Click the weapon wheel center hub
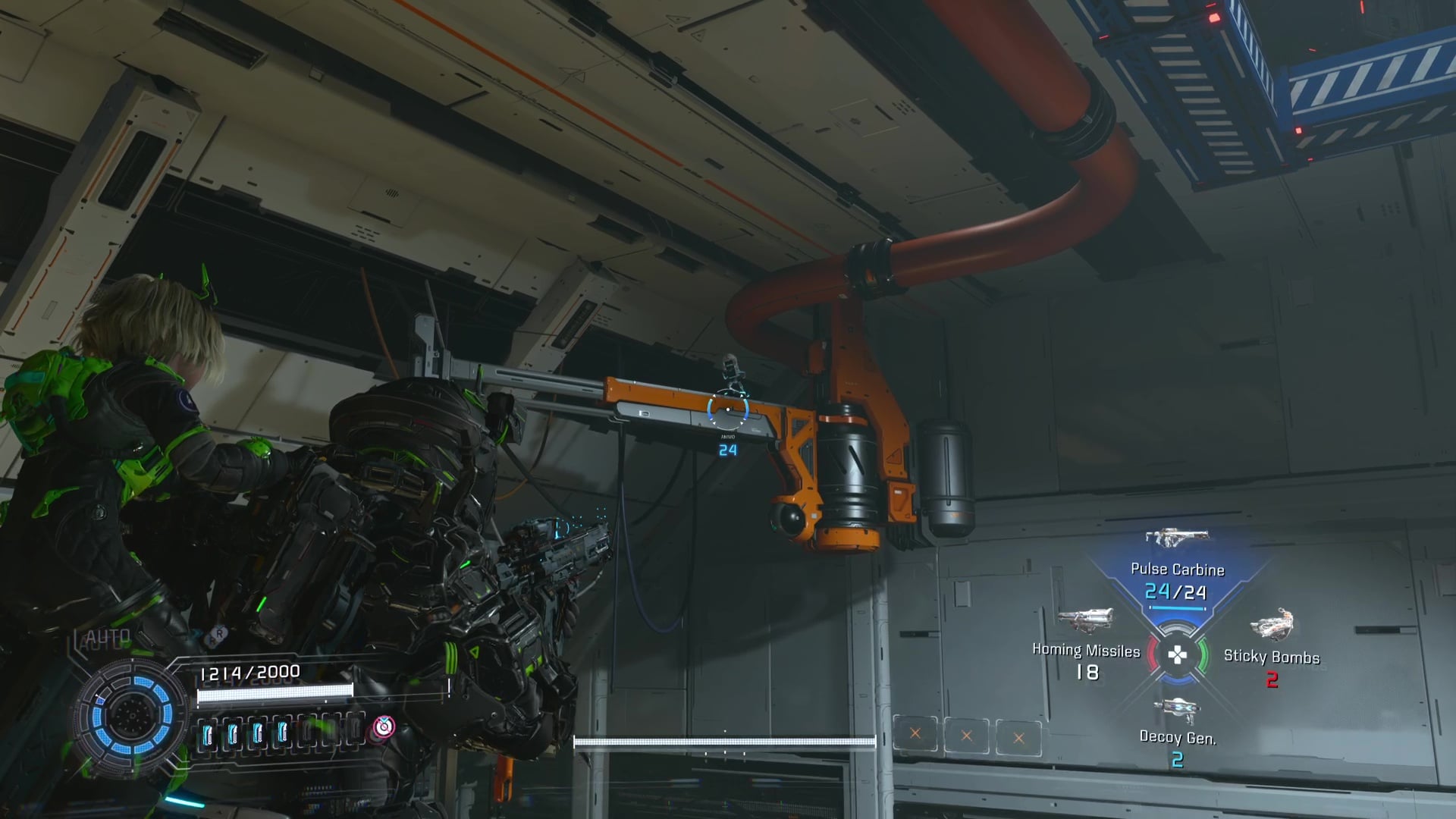The height and width of the screenshot is (819, 1456). (1176, 655)
